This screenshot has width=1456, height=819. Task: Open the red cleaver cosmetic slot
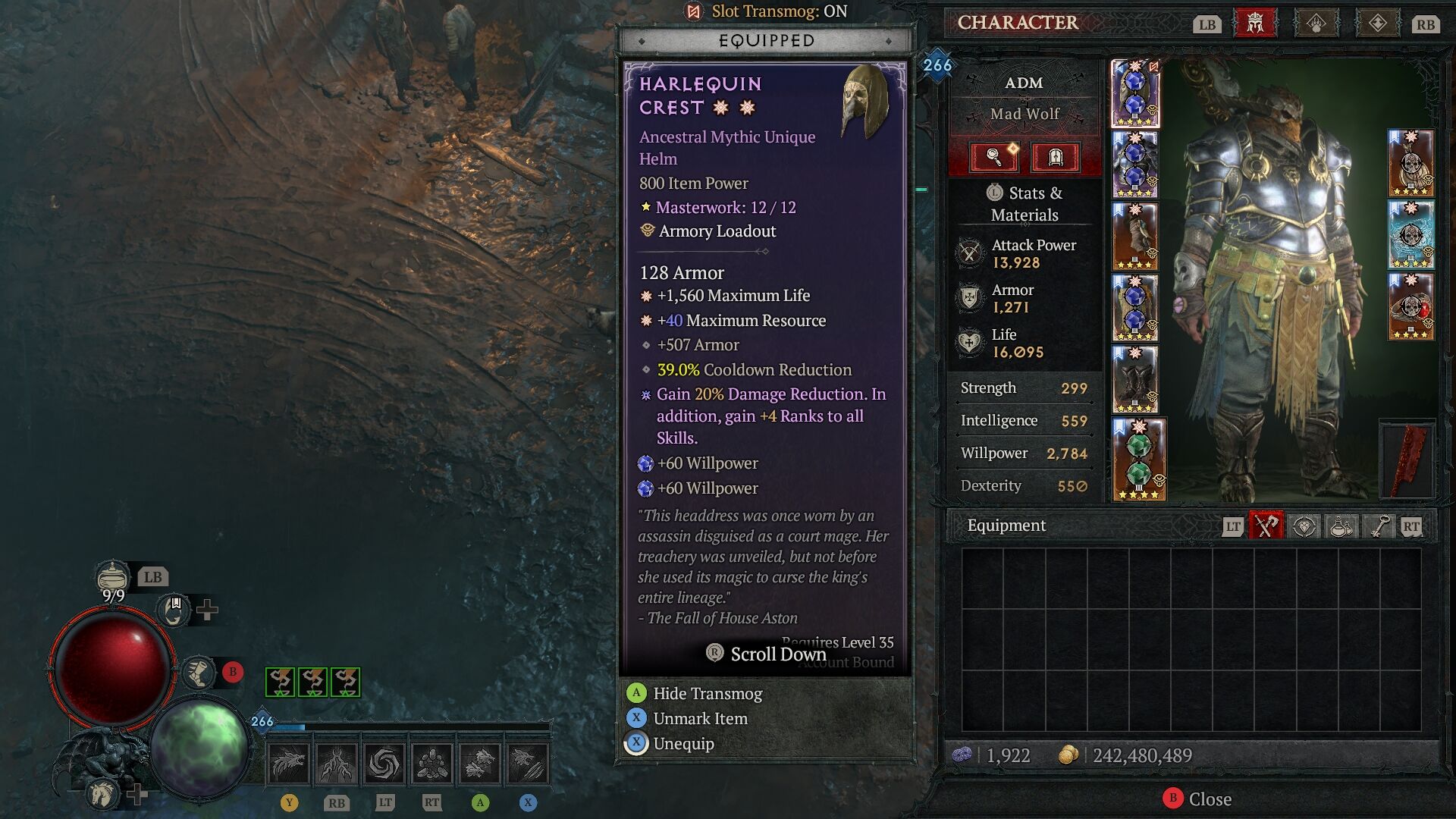pos(1407,460)
